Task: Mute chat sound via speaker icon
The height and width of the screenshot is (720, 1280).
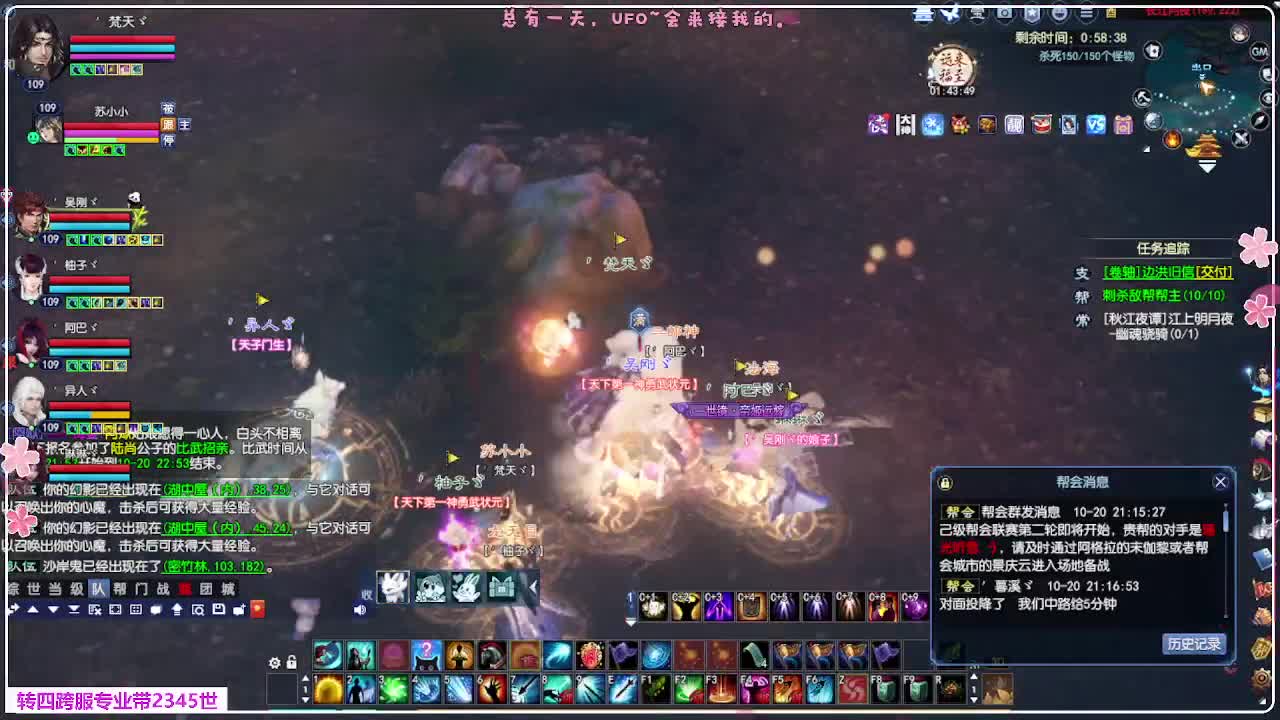Action: [359, 609]
